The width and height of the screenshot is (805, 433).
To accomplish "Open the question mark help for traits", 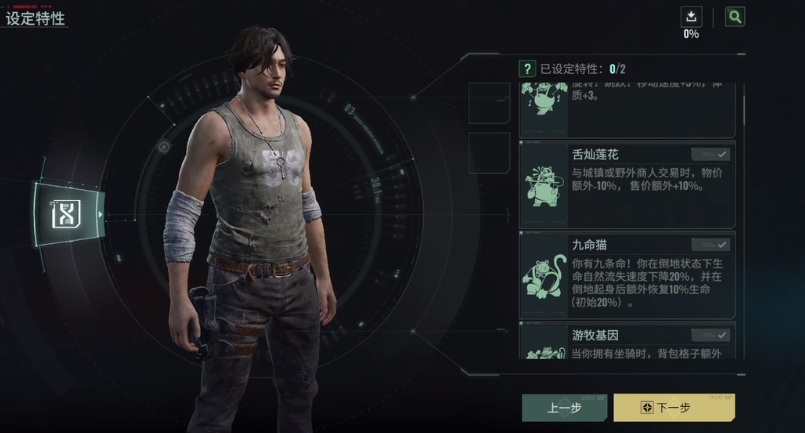I will pyautogui.click(x=527, y=69).
